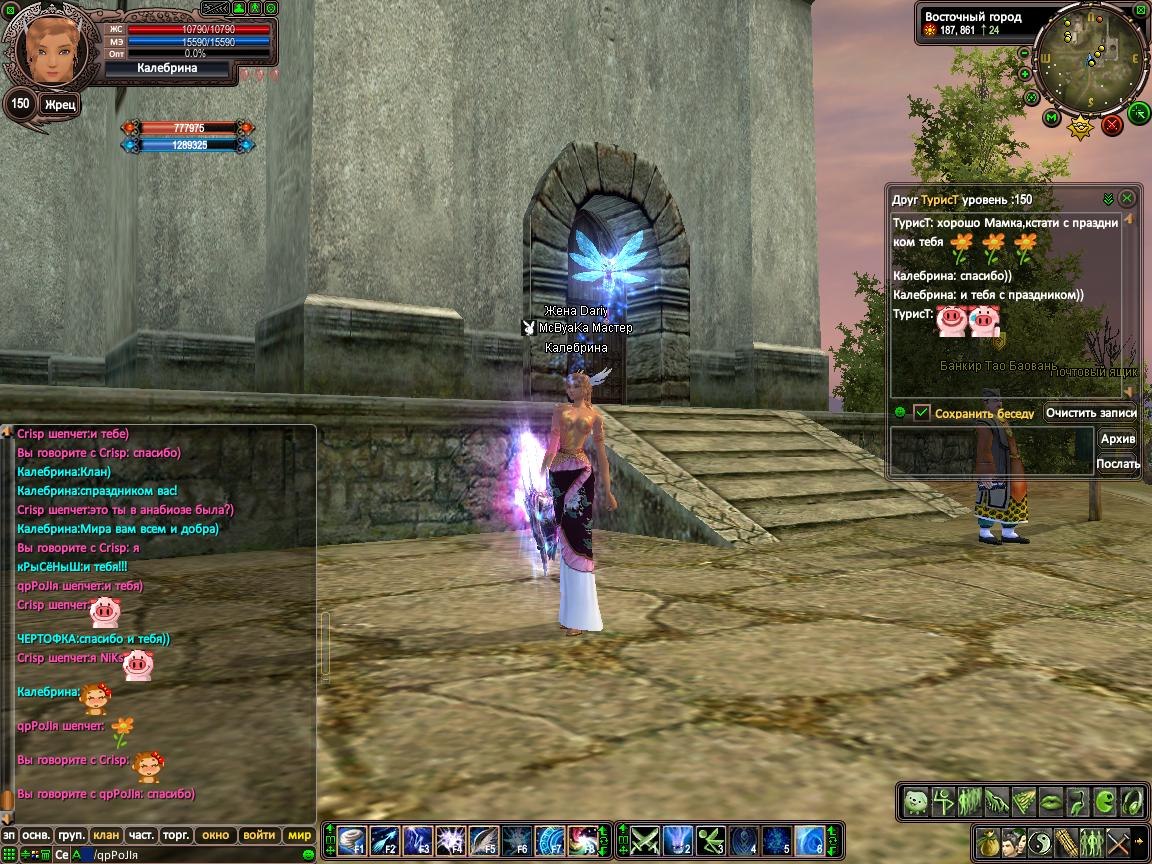
Task: Clear chat with Очистить записи
Action: point(1091,412)
